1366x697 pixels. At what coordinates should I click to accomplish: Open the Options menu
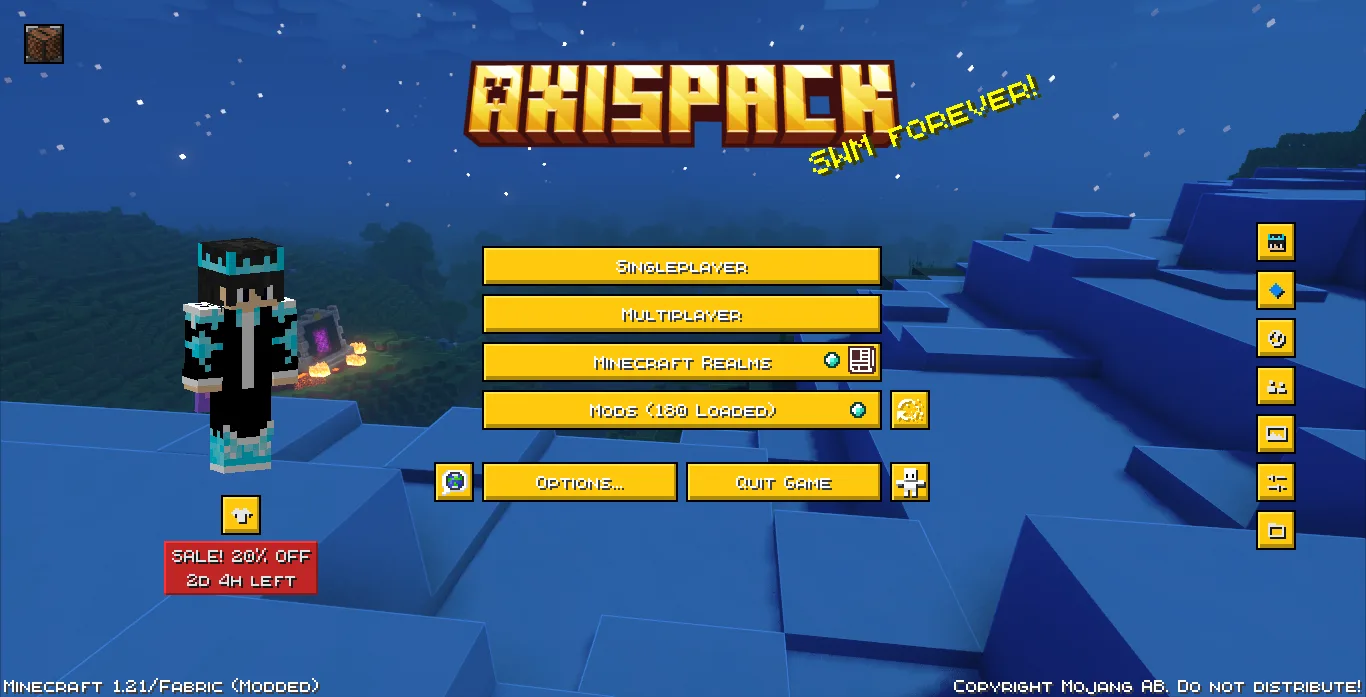pos(579,483)
